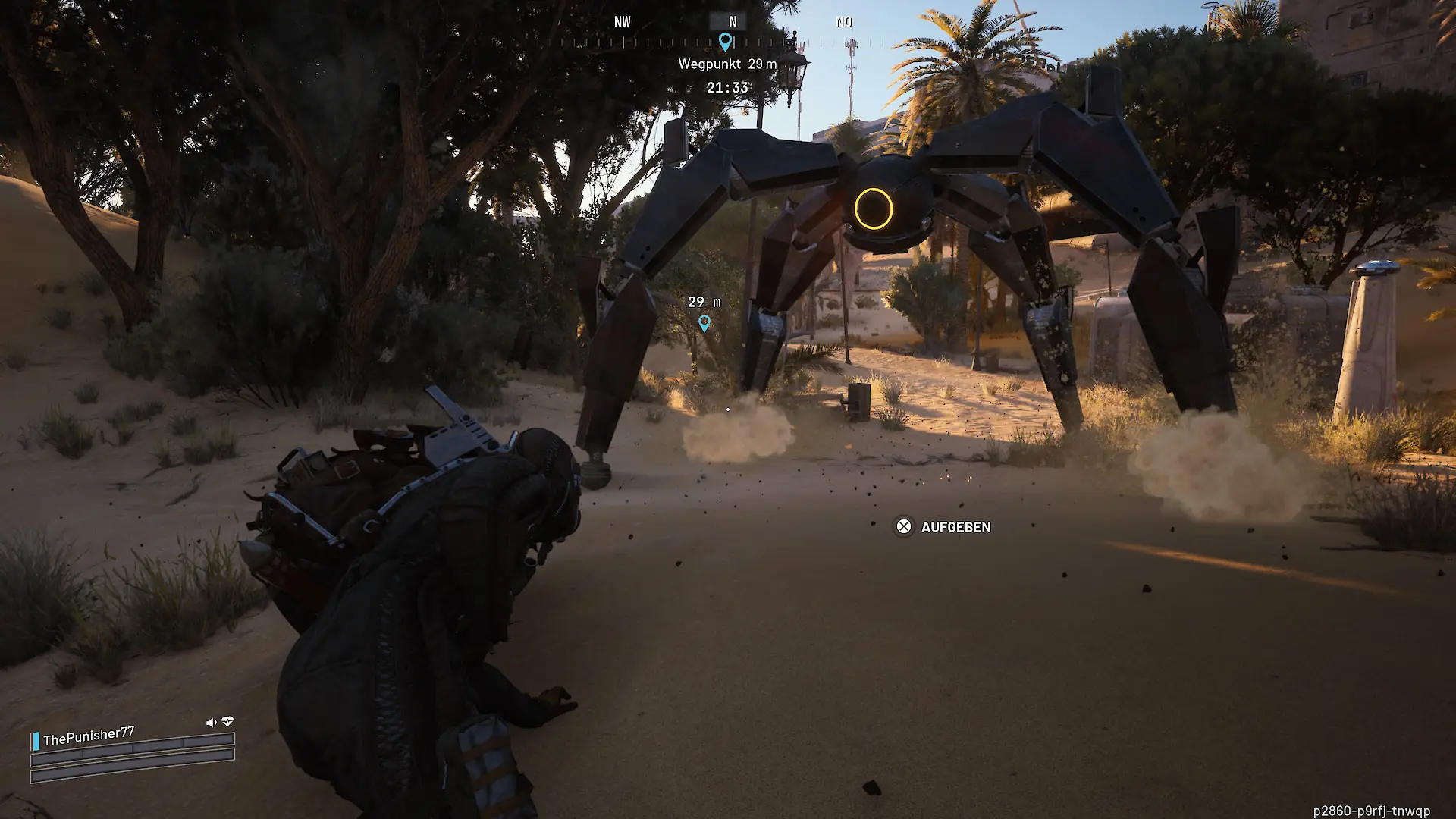This screenshot has width=1456, height=819.
Task: Select the 29 m waypoint marker in the scene
Action: pyautogui.click(x=704, y=324)
